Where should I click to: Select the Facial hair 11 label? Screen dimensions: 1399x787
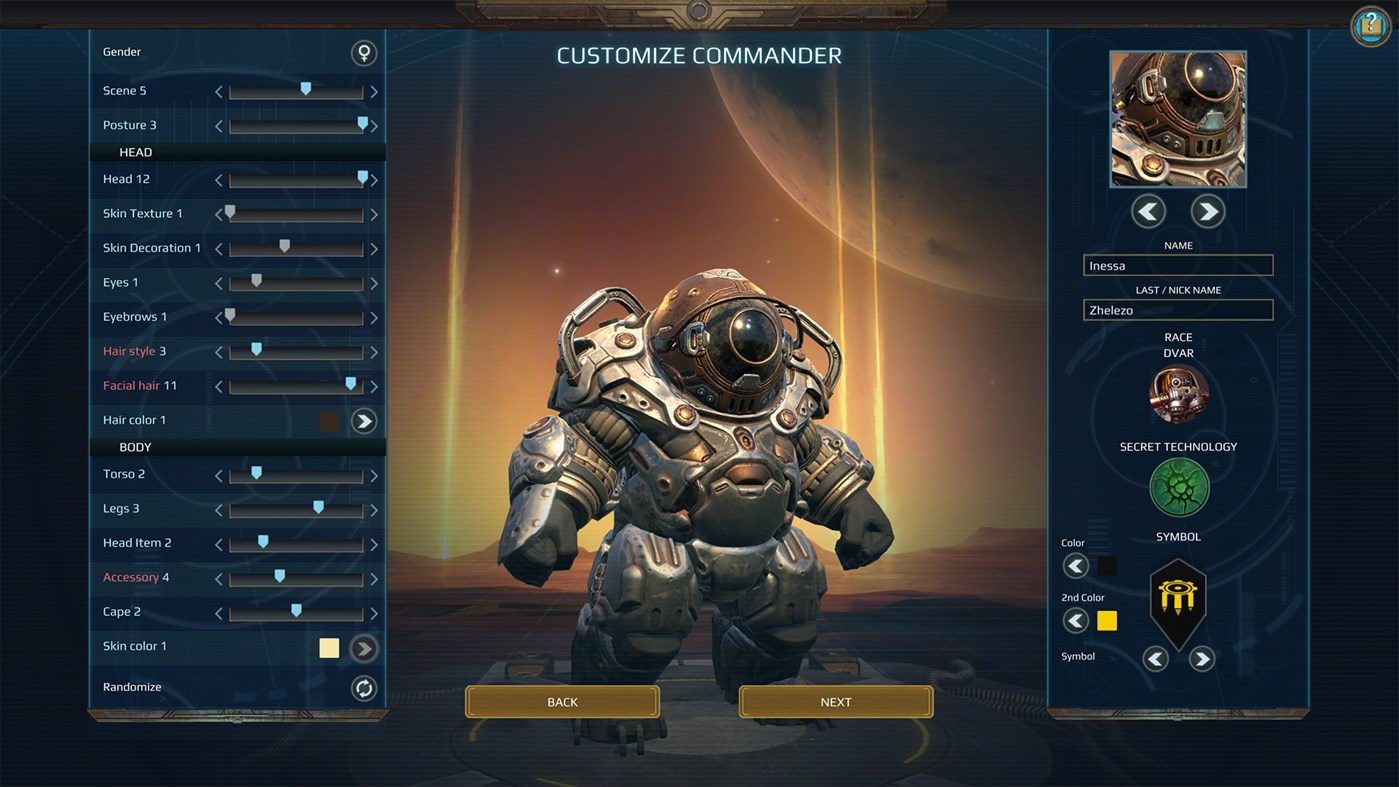click(139, 385)
